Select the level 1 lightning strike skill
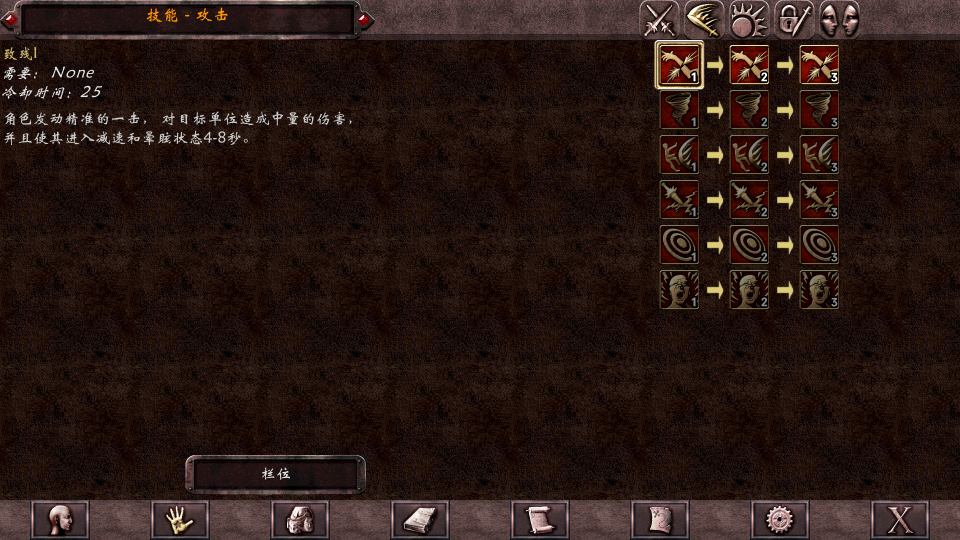Viewport: 960px width, 540px height. click(x=679, y=200)
